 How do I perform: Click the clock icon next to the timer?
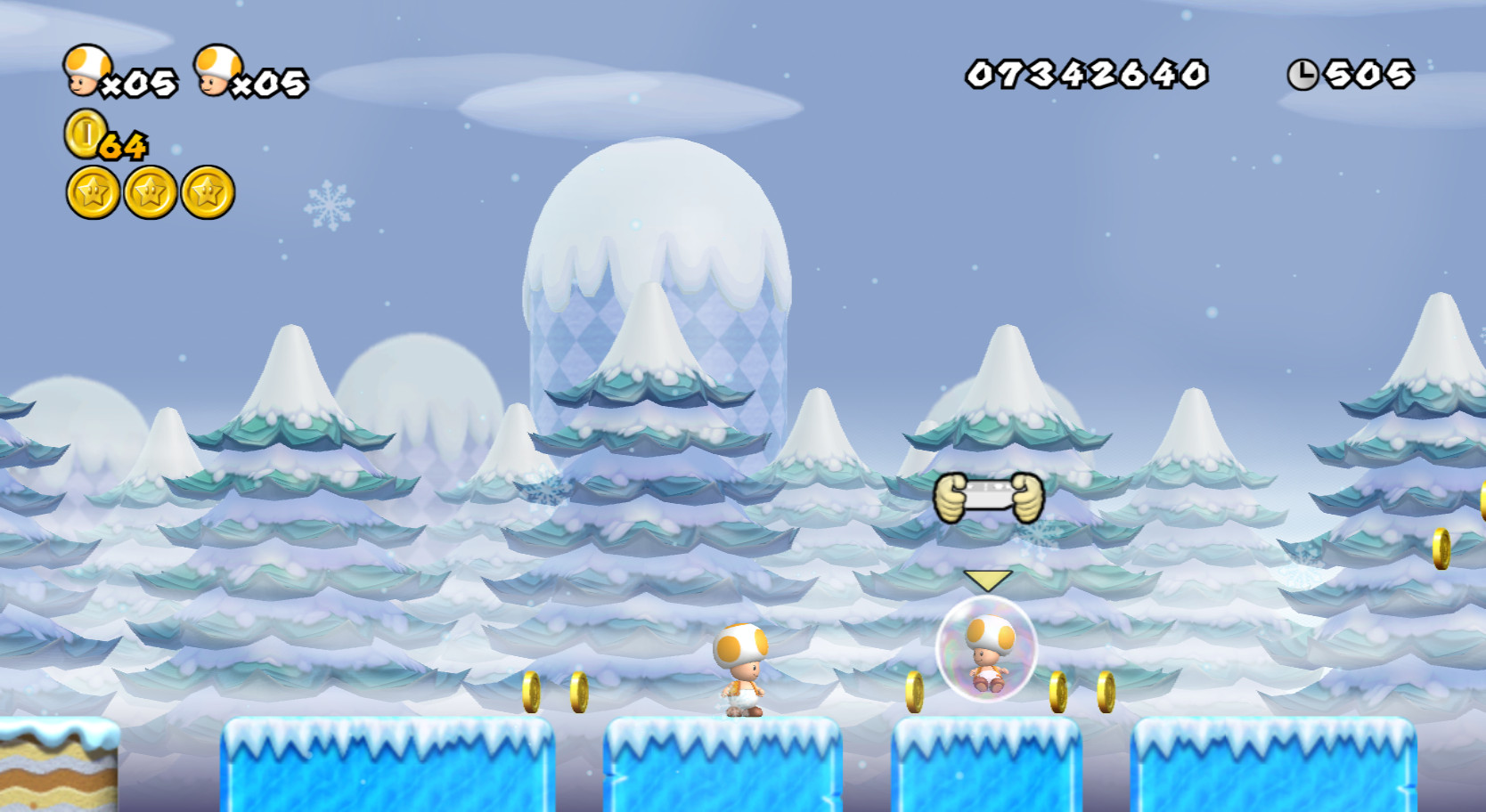point(1302,75)
